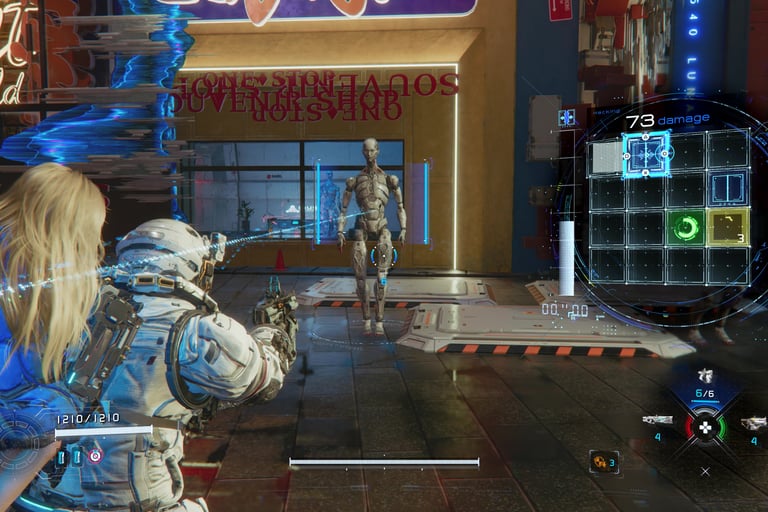
Task: Click the small blue icon above grid
Action: 567,118
